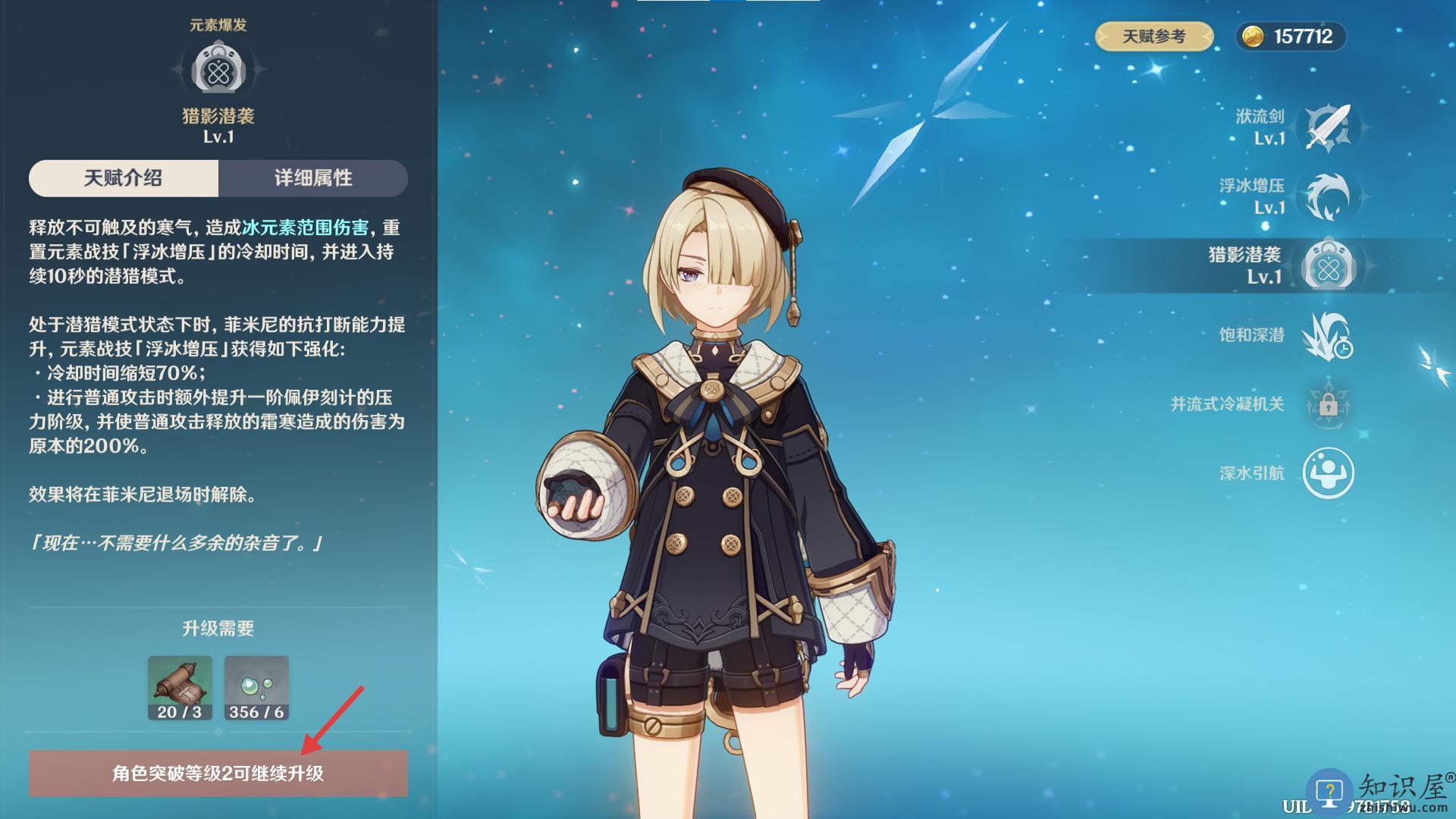The image size is (1456, 819).
Task: Choose the 浮冰增压 elemental skill talent
Action: (1328, 196)
